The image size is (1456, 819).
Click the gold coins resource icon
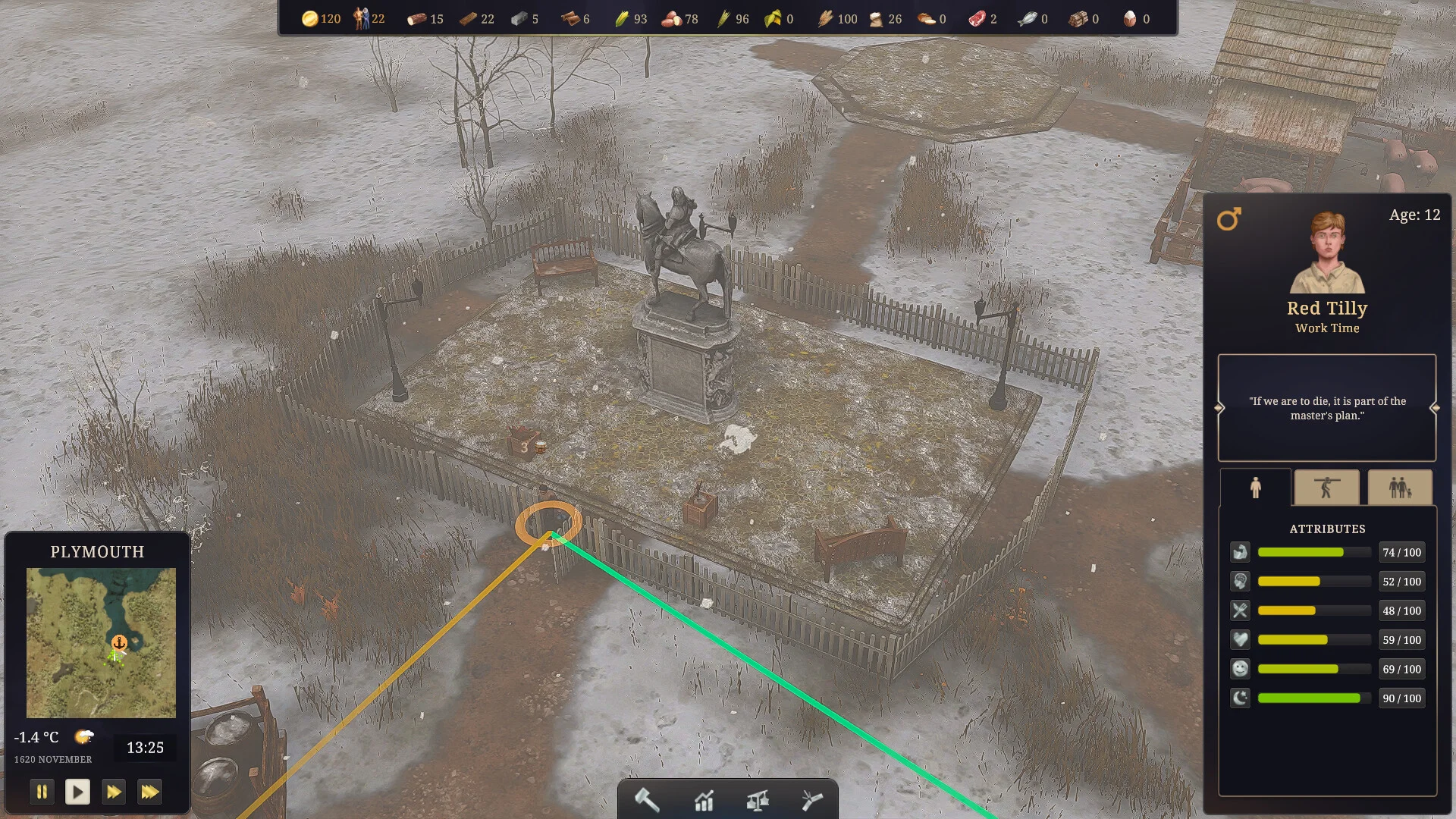coord(309,19)
